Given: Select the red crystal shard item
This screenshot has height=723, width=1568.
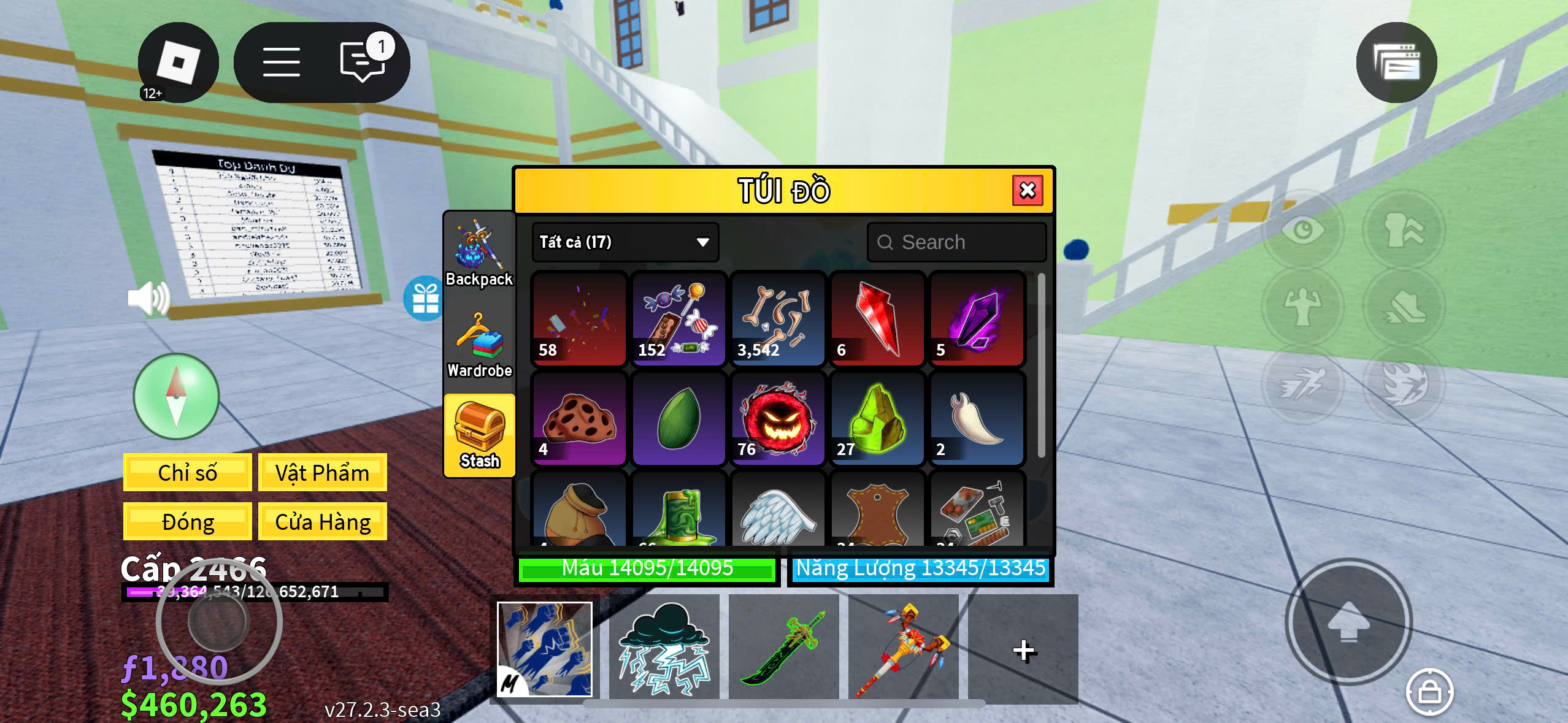Looking at the screenshot, I should pos(877,319).
